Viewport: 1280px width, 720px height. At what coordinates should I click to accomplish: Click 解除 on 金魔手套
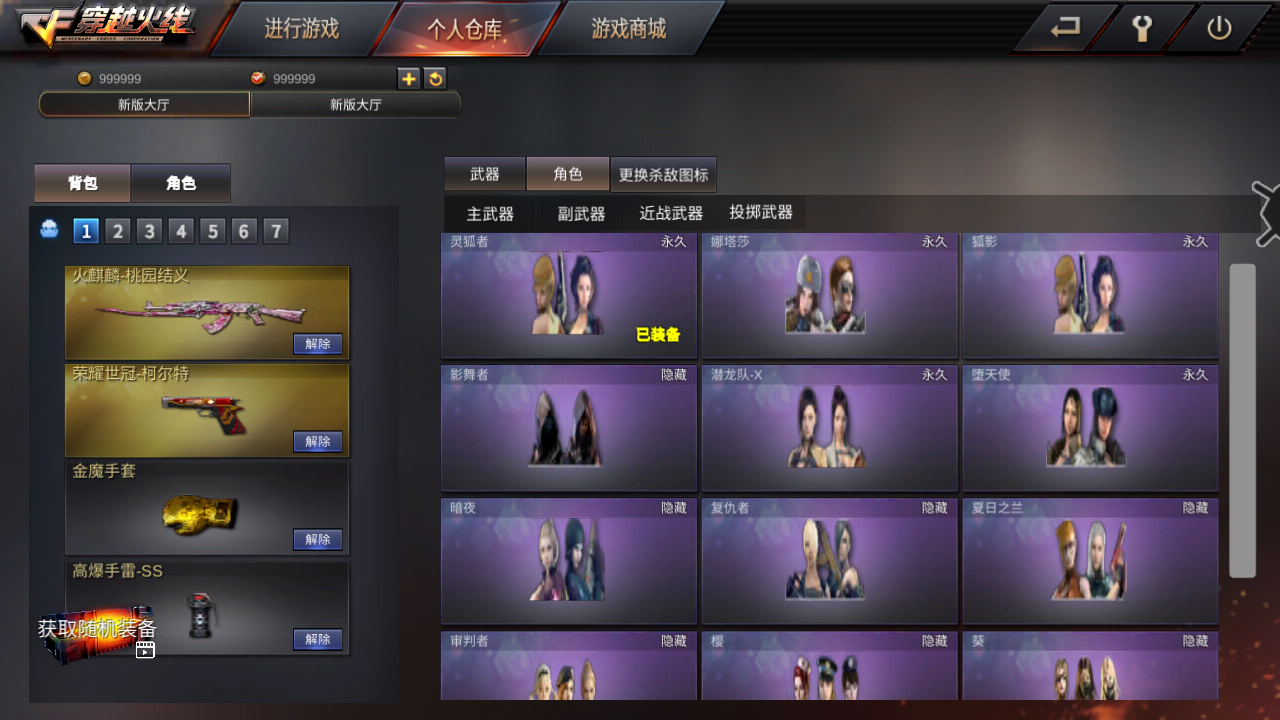[317, 539]
